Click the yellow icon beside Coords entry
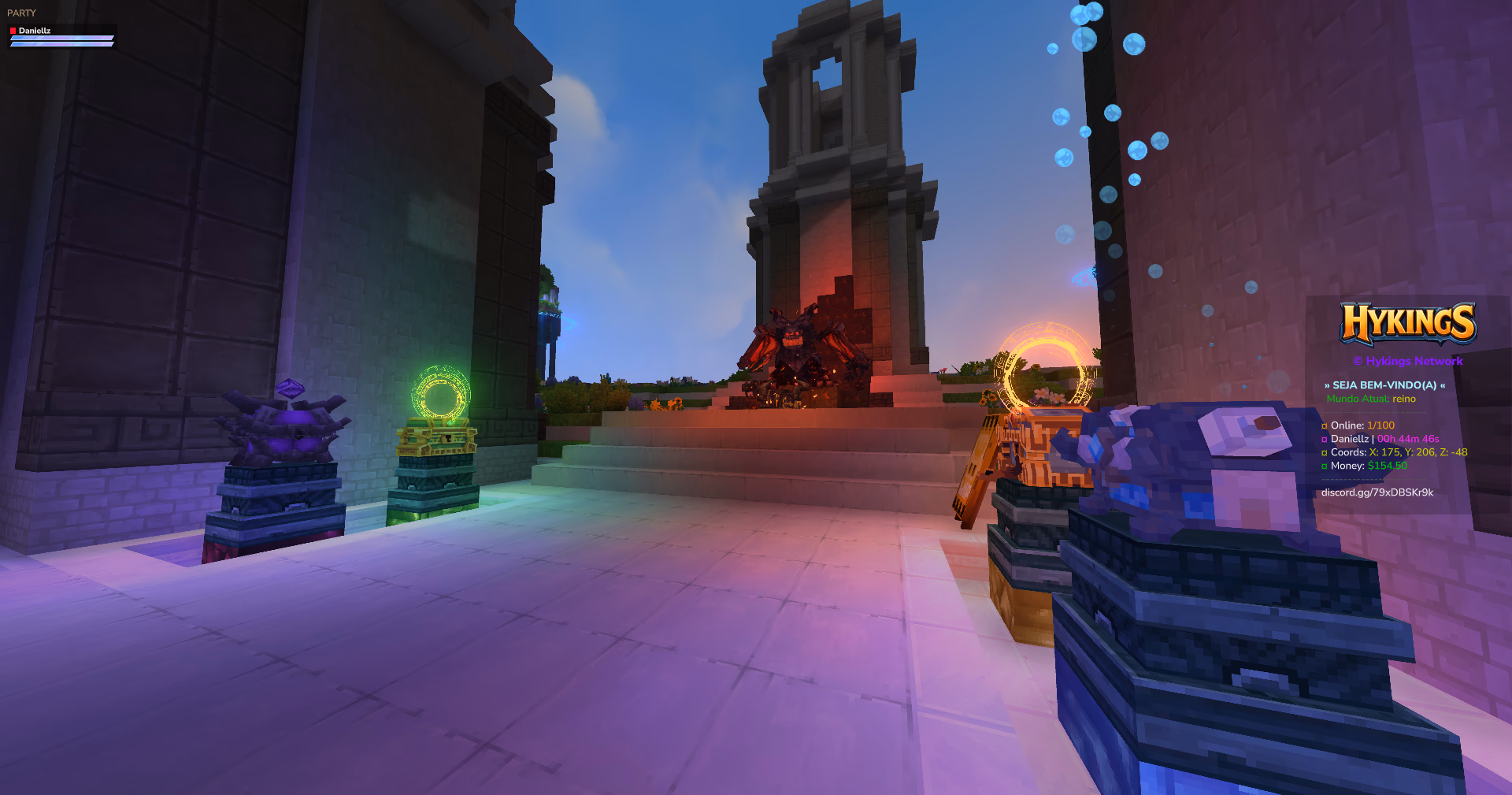 (1323, 452)
